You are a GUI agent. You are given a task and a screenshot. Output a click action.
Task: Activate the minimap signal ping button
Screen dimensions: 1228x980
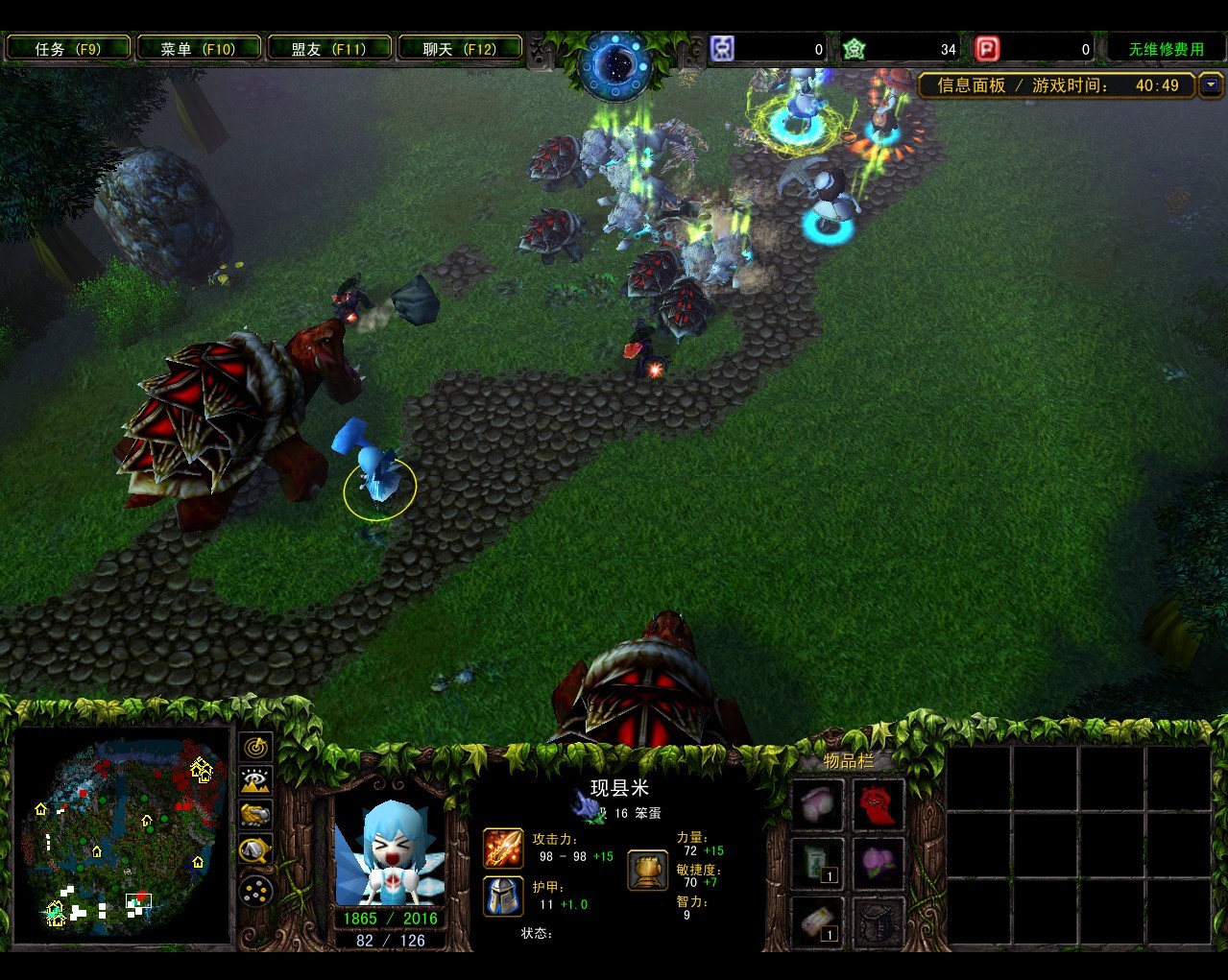click(x=256, y=747)
